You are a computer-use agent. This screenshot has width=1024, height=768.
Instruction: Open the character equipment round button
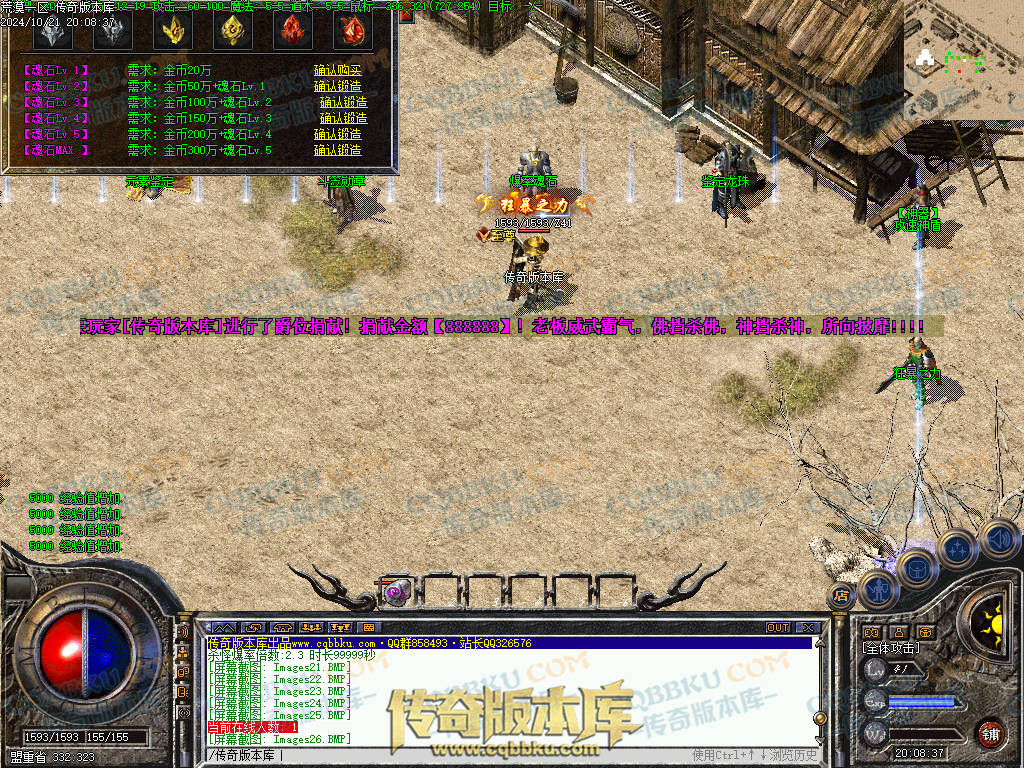click(x=877, y=590)
